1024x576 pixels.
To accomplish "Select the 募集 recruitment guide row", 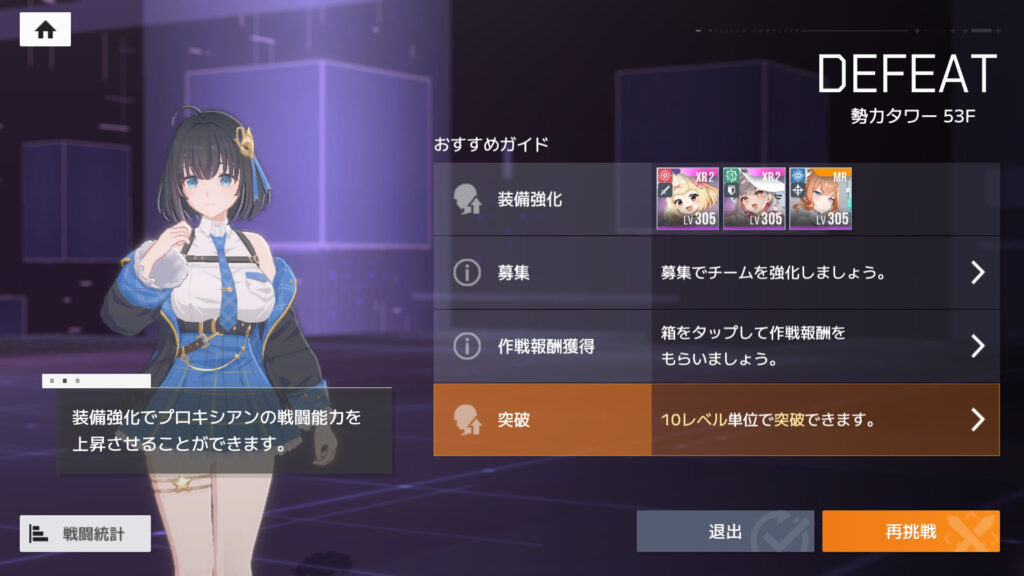I will [x=716, y=272].
